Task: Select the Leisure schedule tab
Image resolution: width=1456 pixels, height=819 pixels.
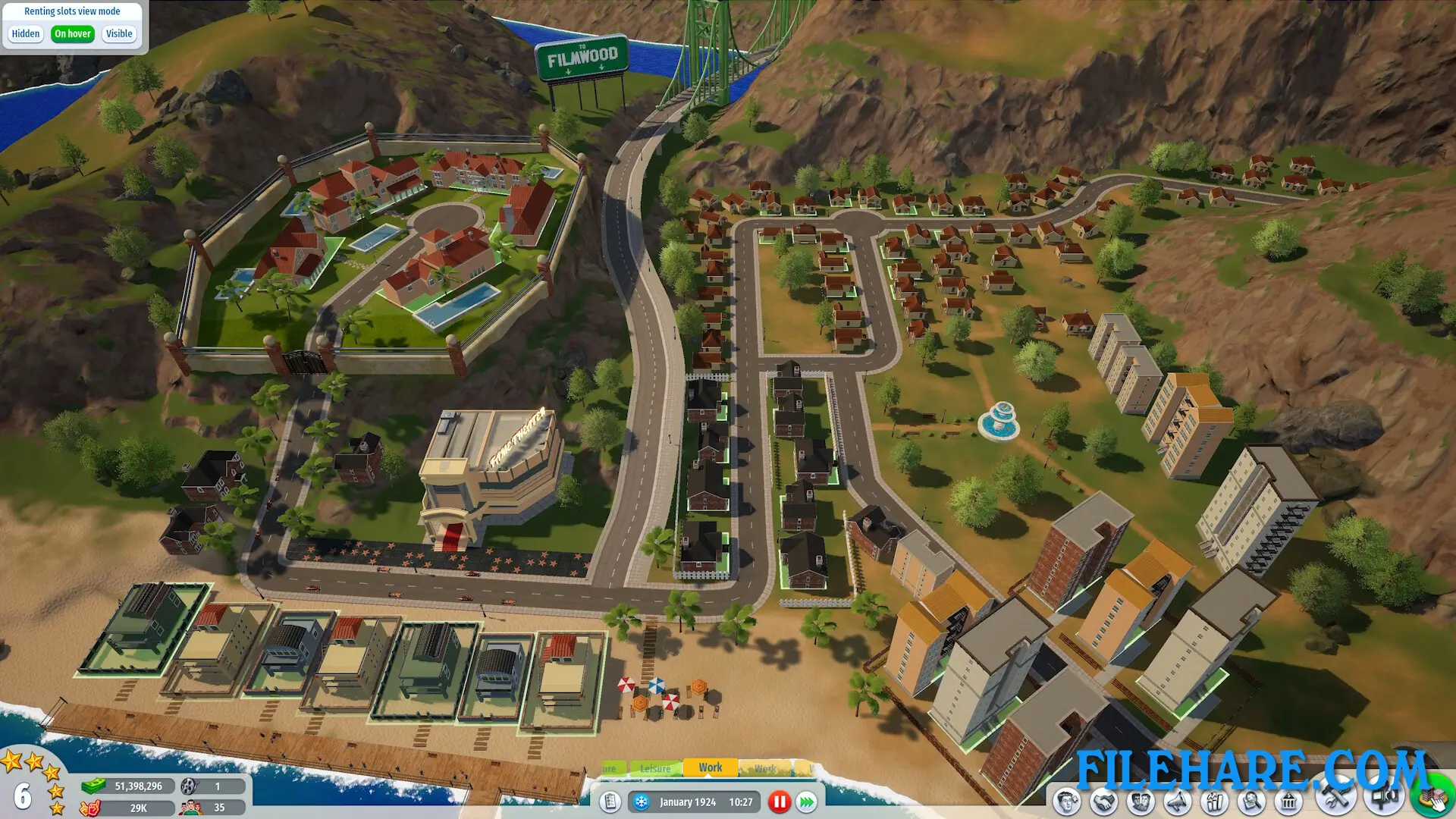Action: pos(655,768)
